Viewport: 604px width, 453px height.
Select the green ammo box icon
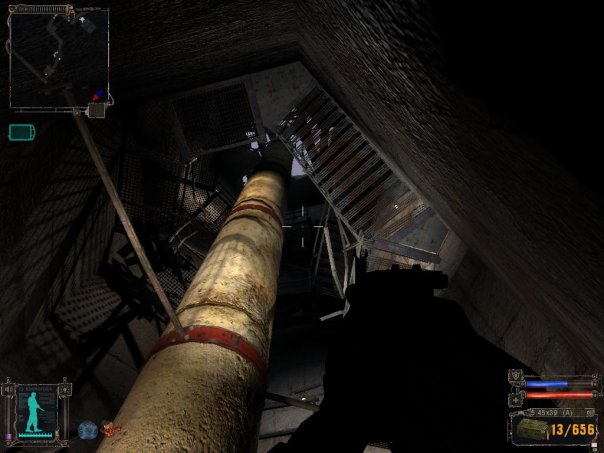coord(530,429)
